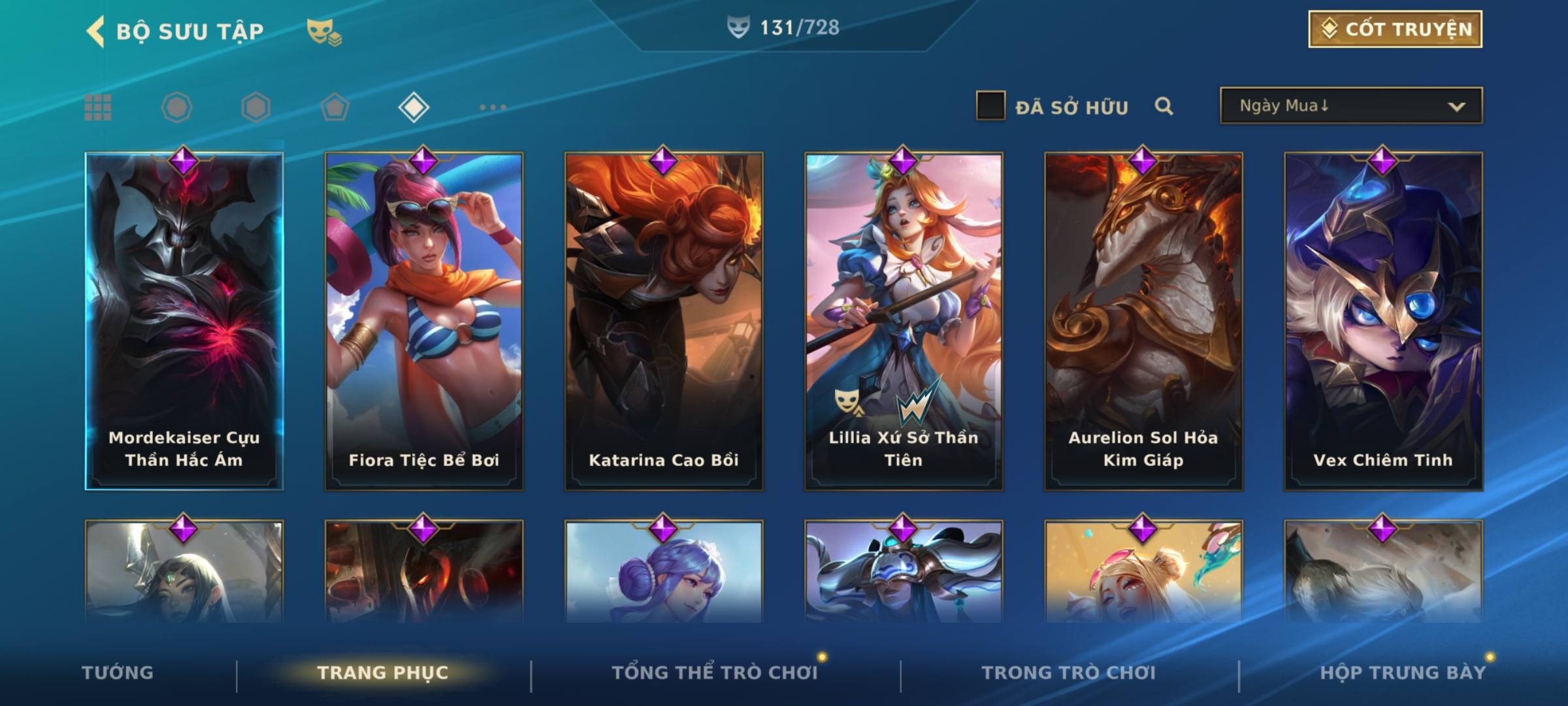The height and width of the screenshot is (706, 1568).
Task: Open the Tổng Thể Trò Chơi tab
Action: coord(715,673)
